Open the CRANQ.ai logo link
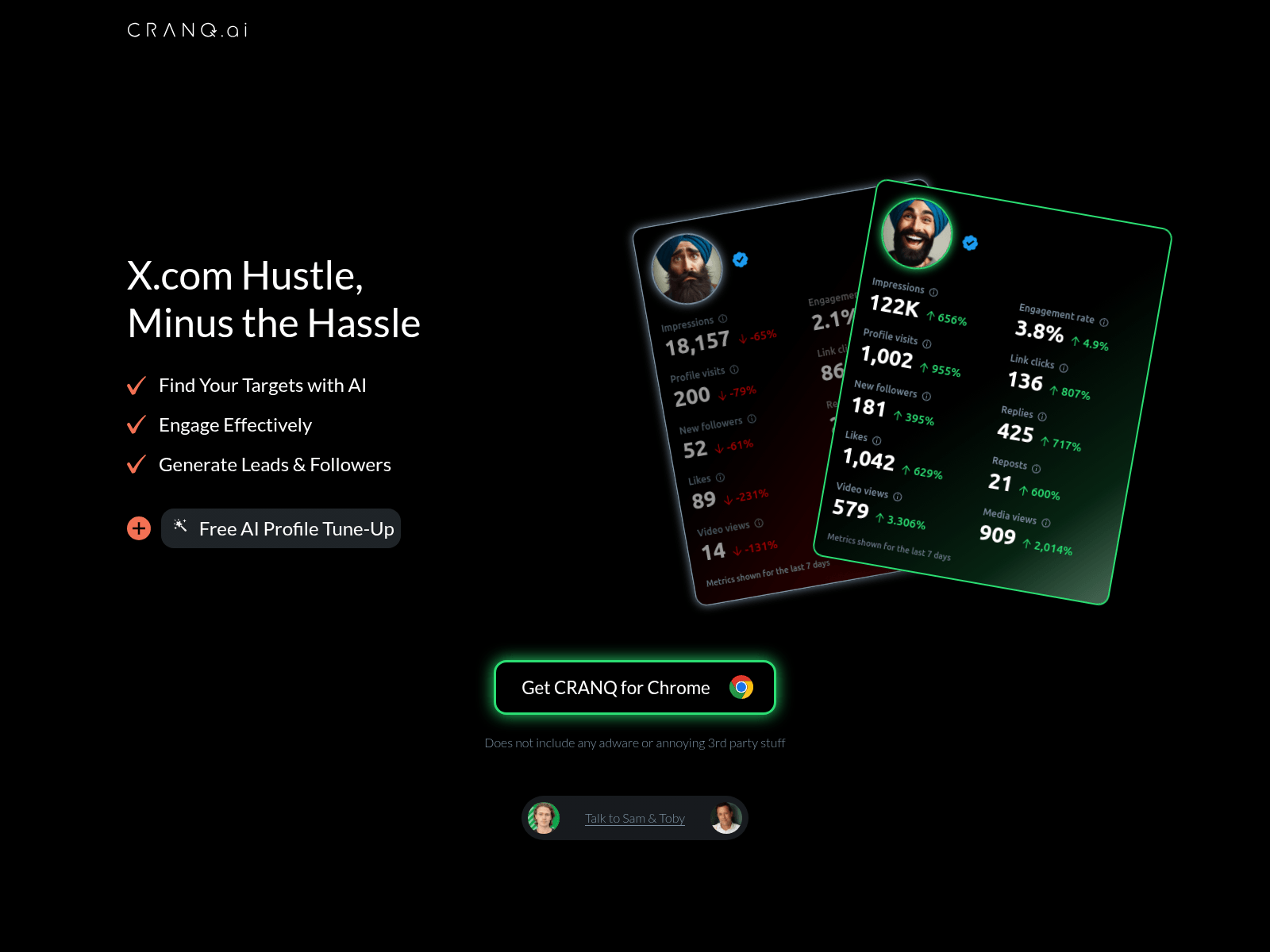This screenshot has width=1270, height=952. [187, 30]
